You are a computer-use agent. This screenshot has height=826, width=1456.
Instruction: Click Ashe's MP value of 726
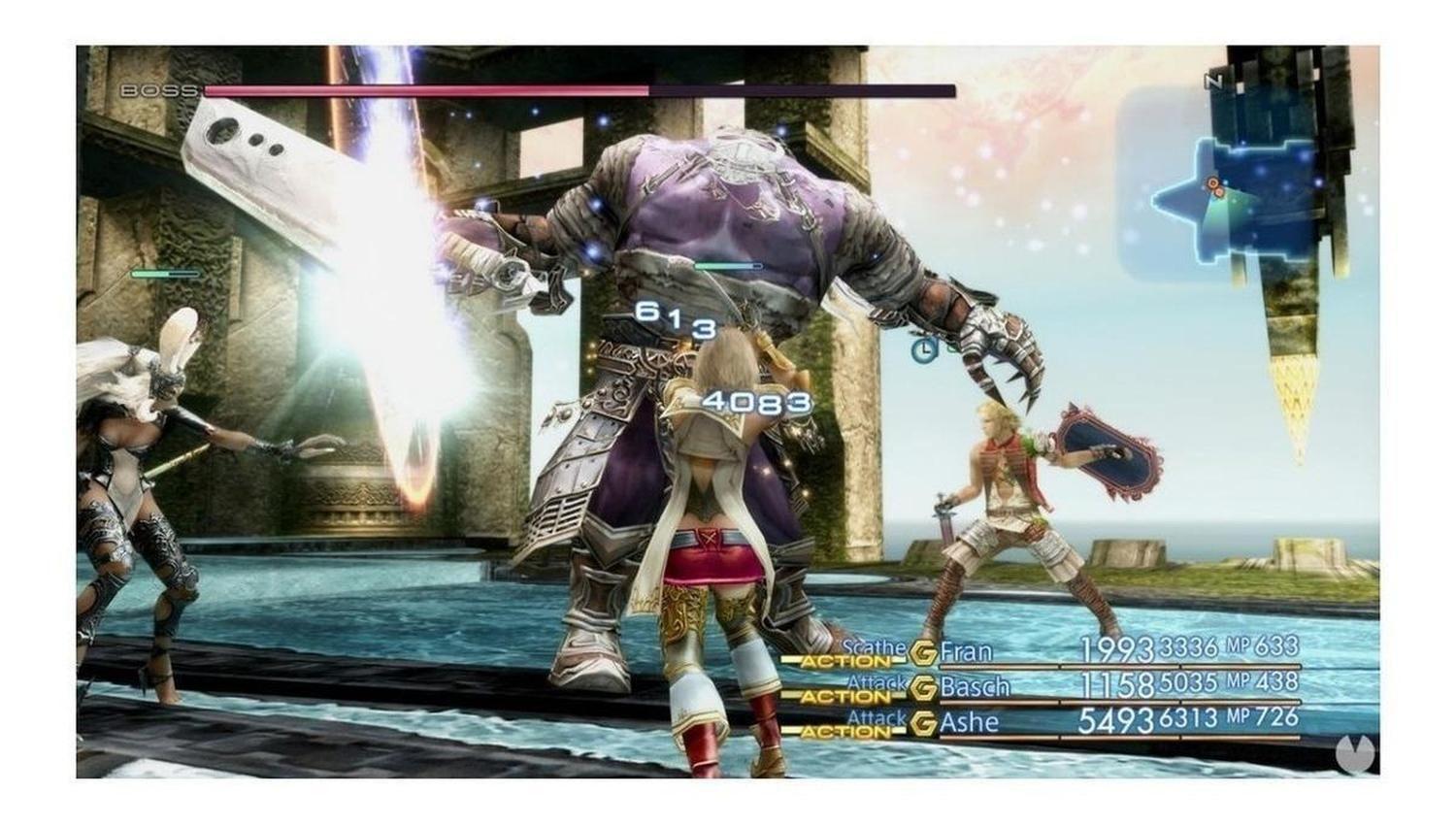pos(1277,716)
